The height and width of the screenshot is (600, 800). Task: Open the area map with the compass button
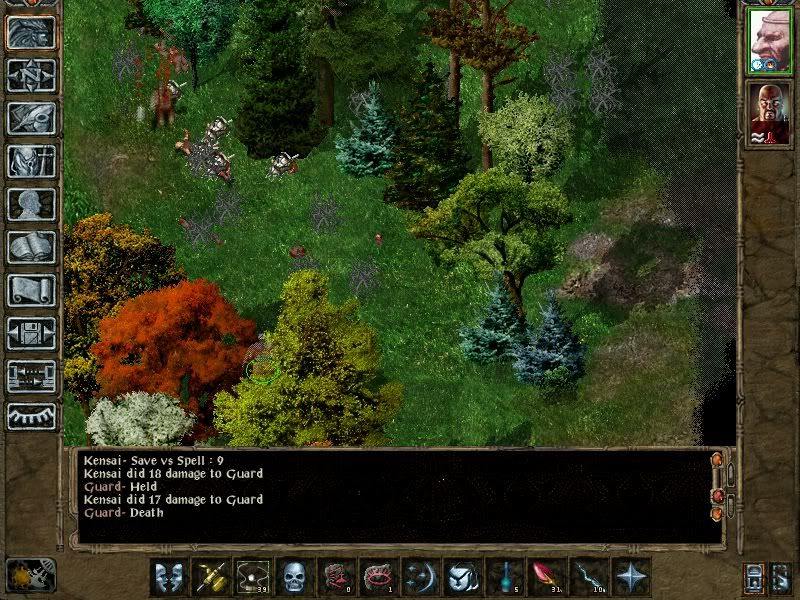point(31,75)
